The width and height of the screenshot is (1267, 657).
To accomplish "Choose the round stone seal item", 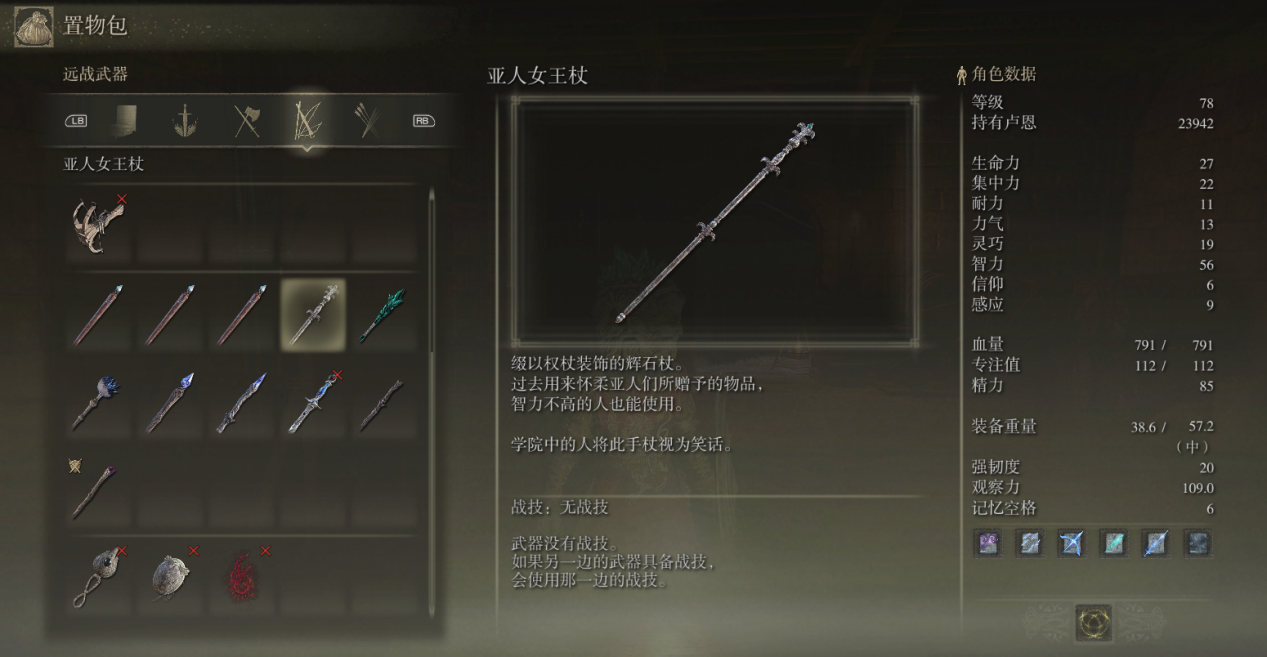I will click(171, 576).
